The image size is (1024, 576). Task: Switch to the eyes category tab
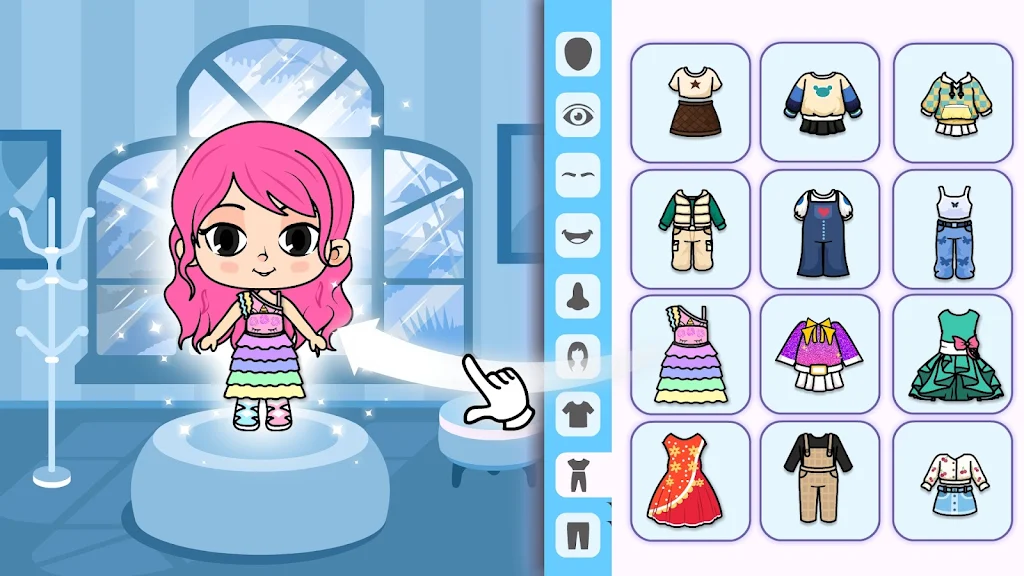pyautogui.click(x=578, y=115)
